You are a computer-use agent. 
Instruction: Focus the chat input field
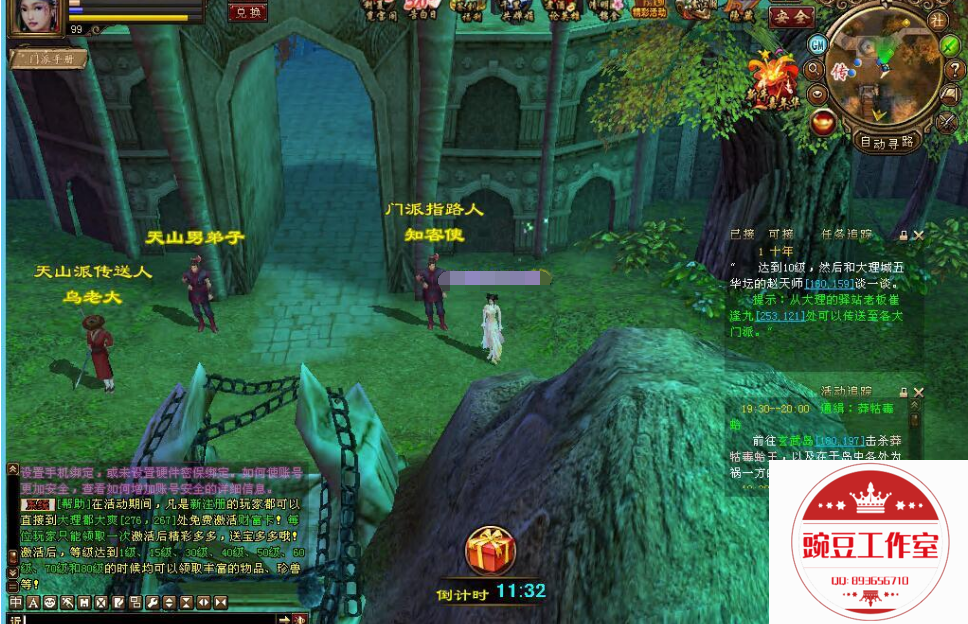click(x=150, y=619)
